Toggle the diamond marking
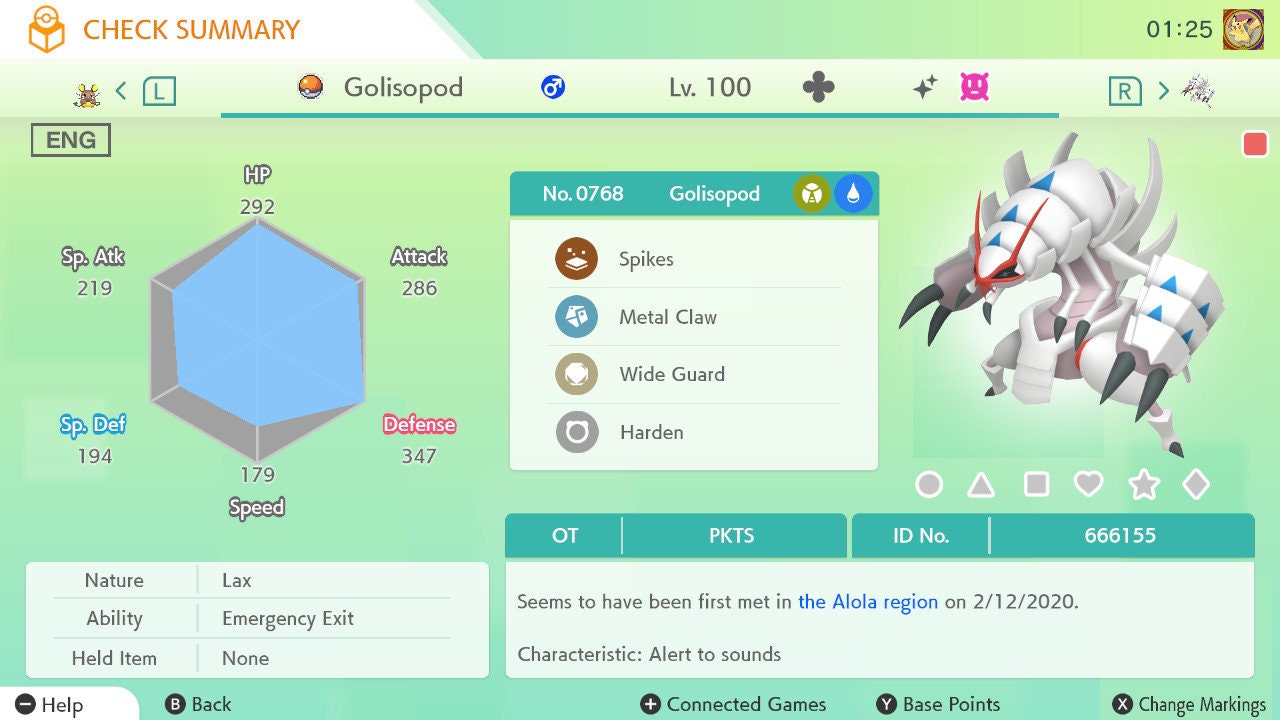 coord(1196,485)
